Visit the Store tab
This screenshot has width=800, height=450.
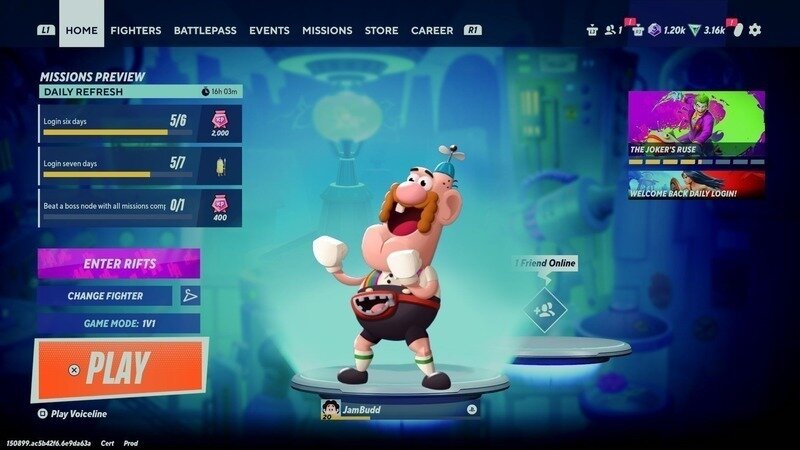tap(381, 30)
